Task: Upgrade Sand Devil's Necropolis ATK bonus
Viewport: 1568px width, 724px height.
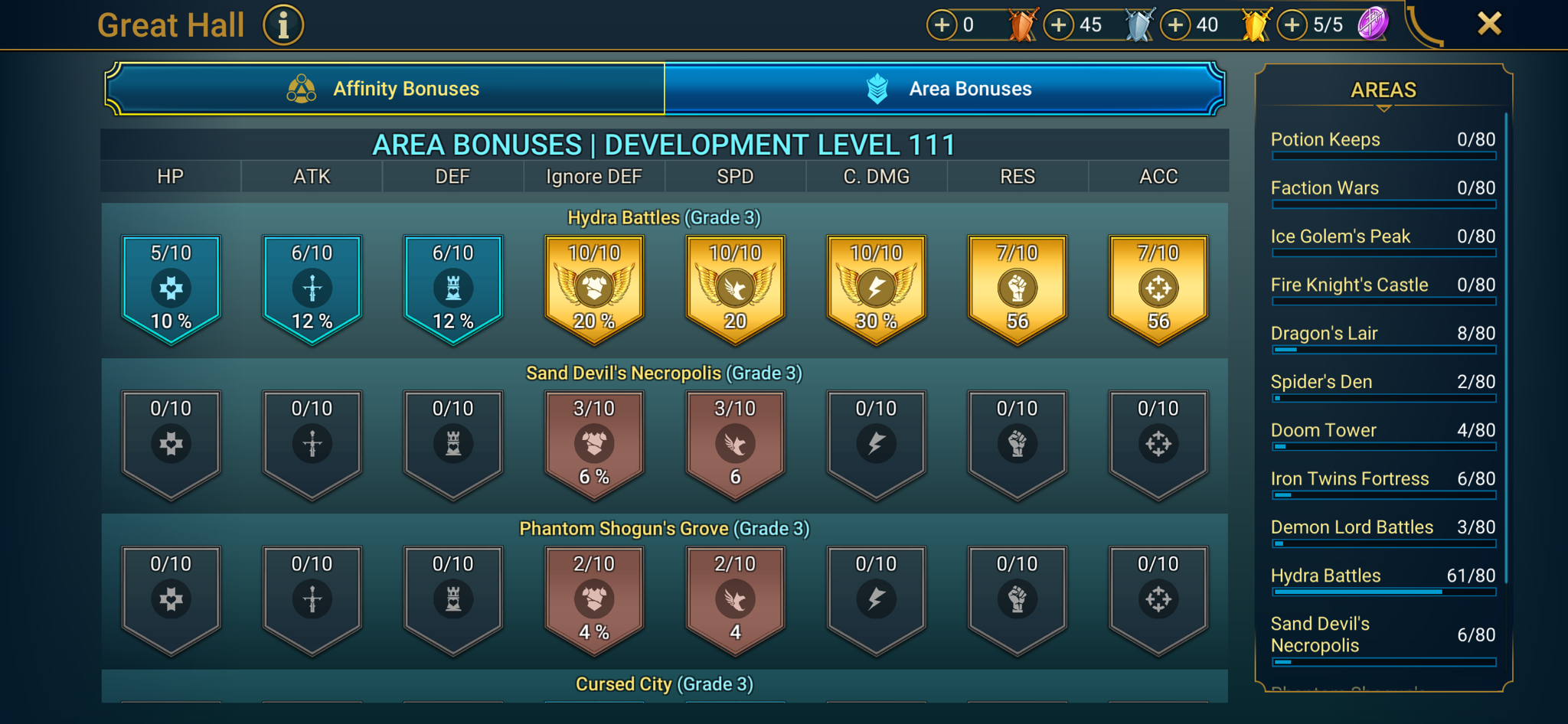Action: [311, 444]
